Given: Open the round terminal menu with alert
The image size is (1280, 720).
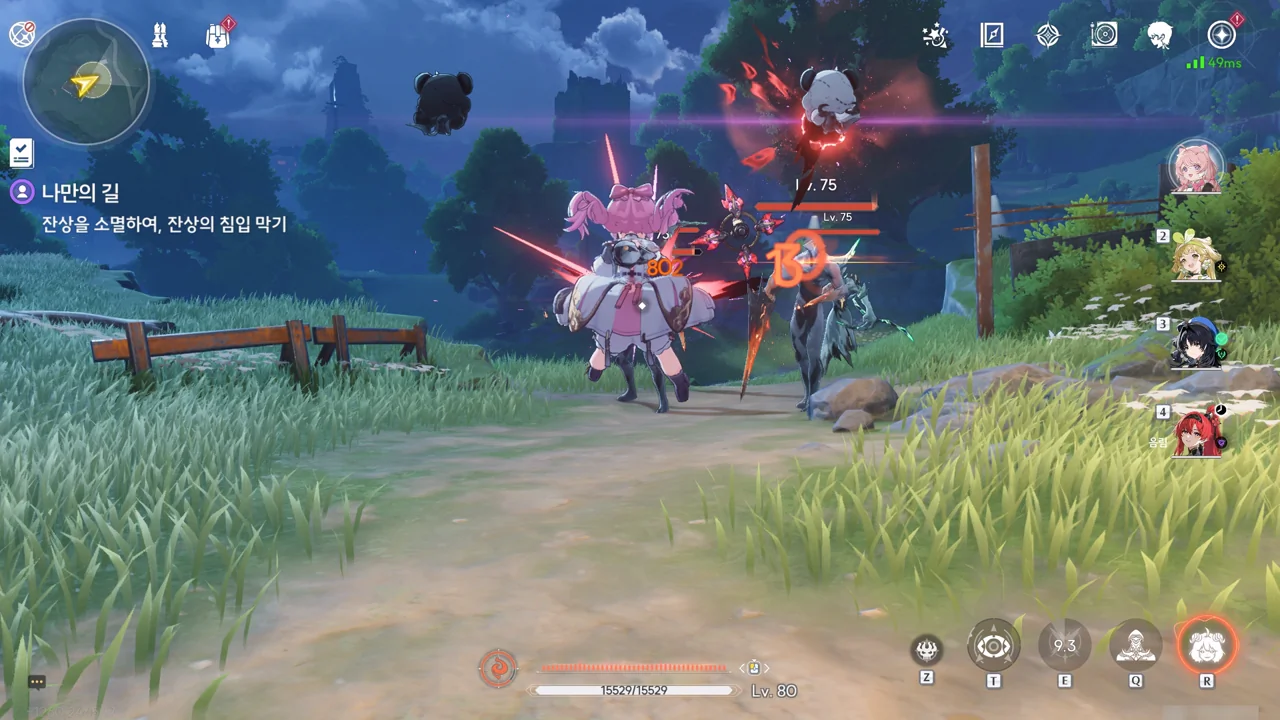Looking at the screenshot, I should 1221,36.
